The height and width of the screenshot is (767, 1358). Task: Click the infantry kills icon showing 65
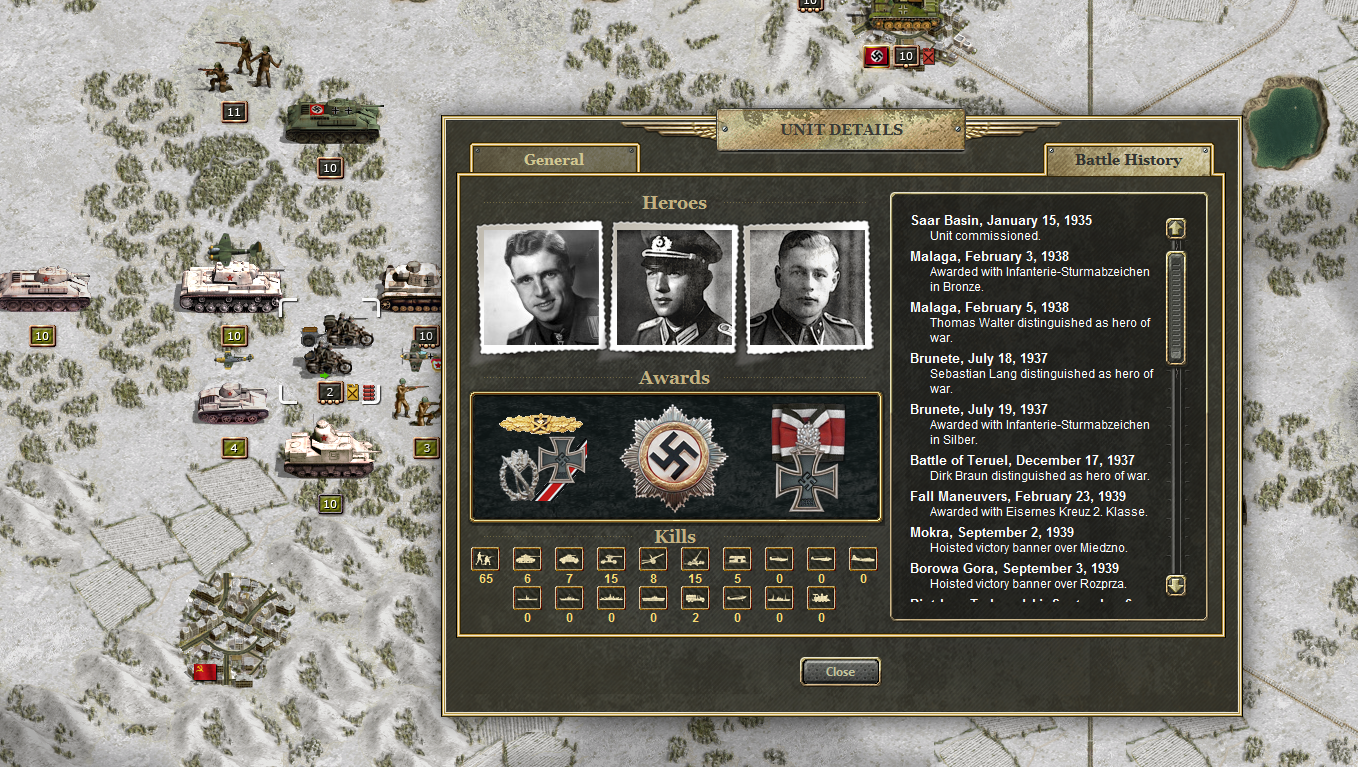[485, 559]
